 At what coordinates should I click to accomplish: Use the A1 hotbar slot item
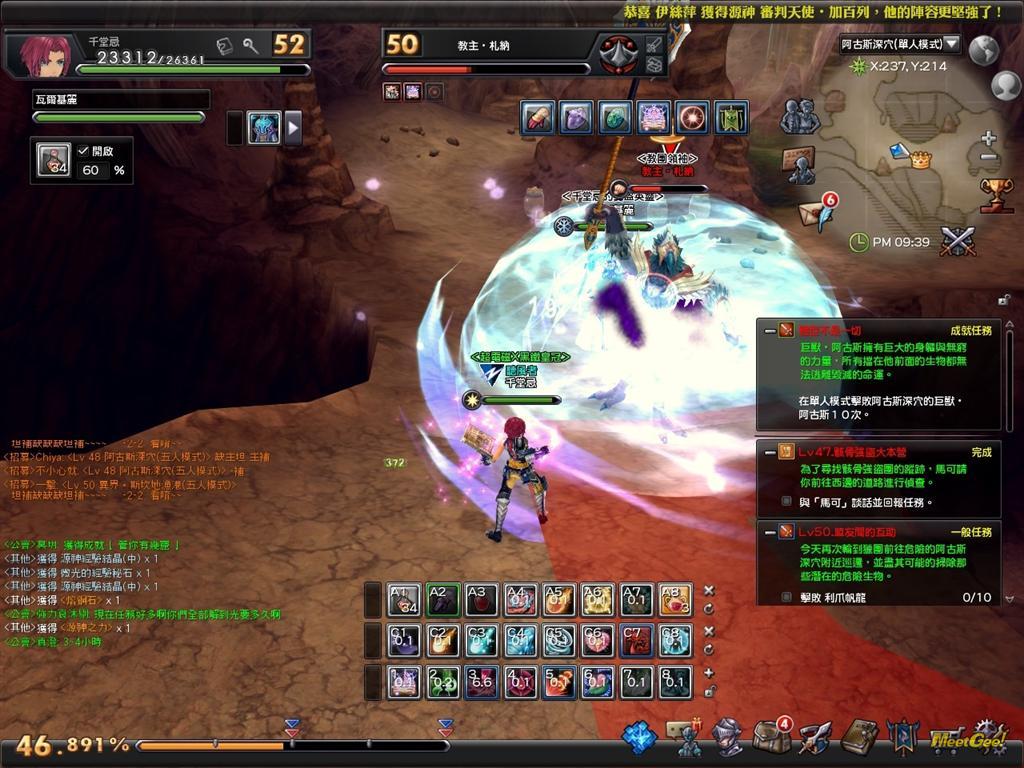404,599
